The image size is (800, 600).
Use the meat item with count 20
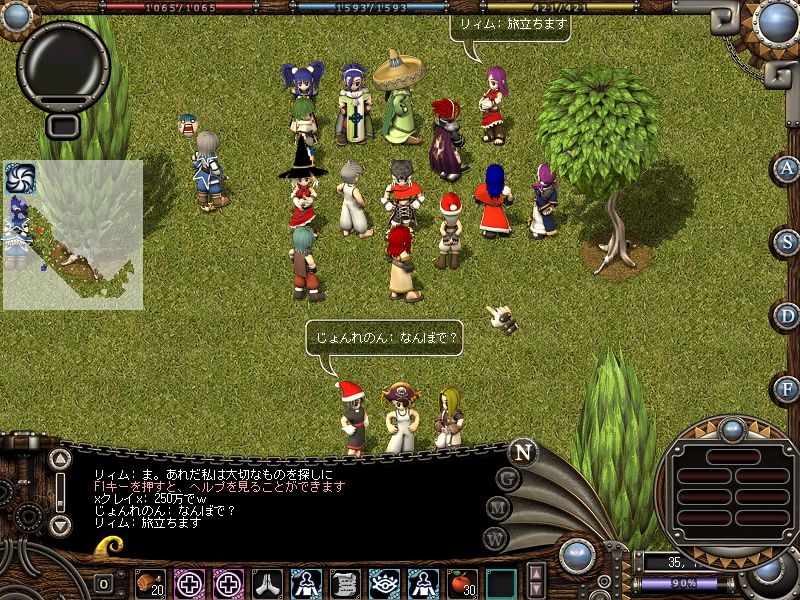(150, 582)
